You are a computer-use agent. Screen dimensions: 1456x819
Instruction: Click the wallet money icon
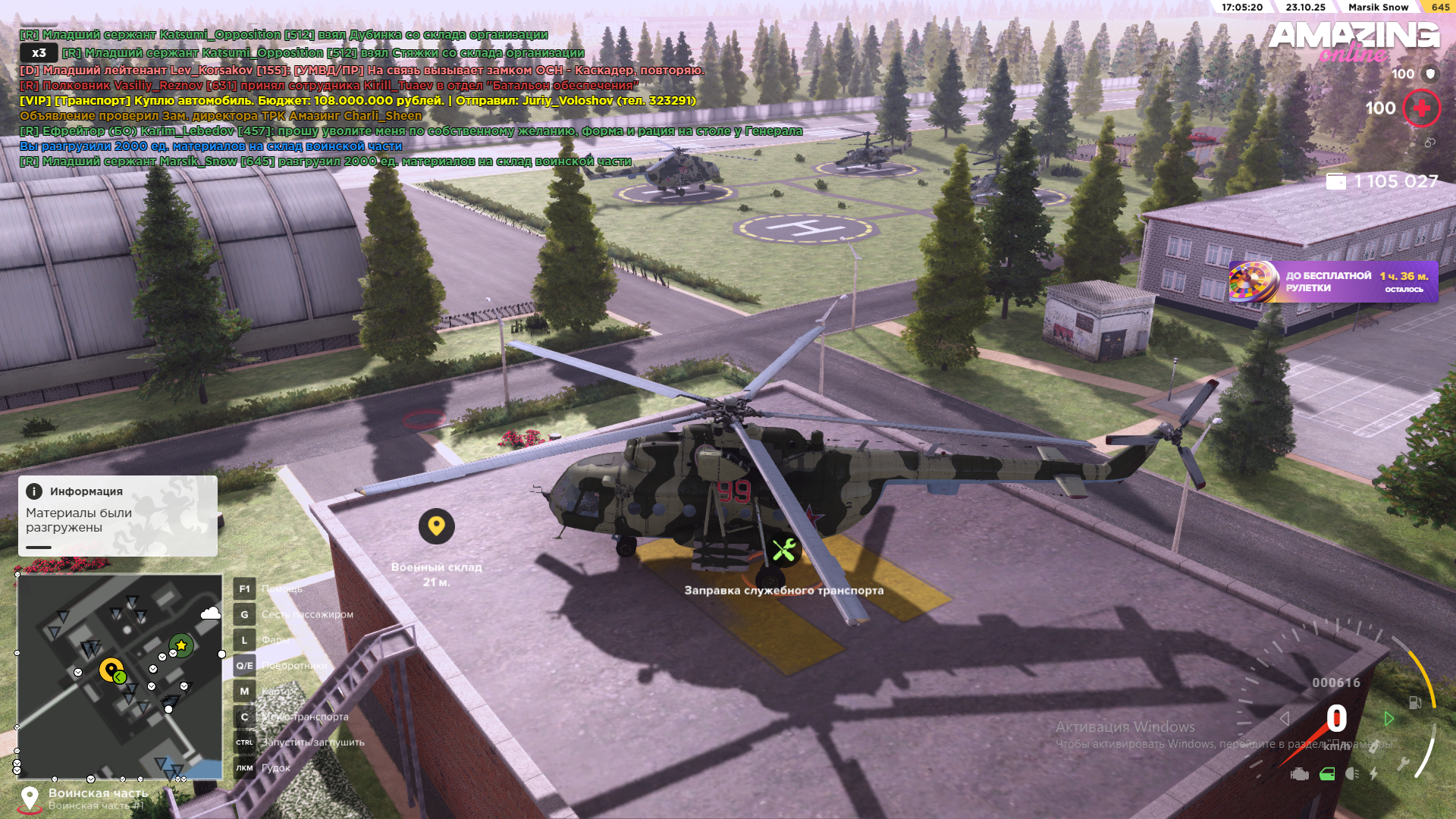[1336, 181]
